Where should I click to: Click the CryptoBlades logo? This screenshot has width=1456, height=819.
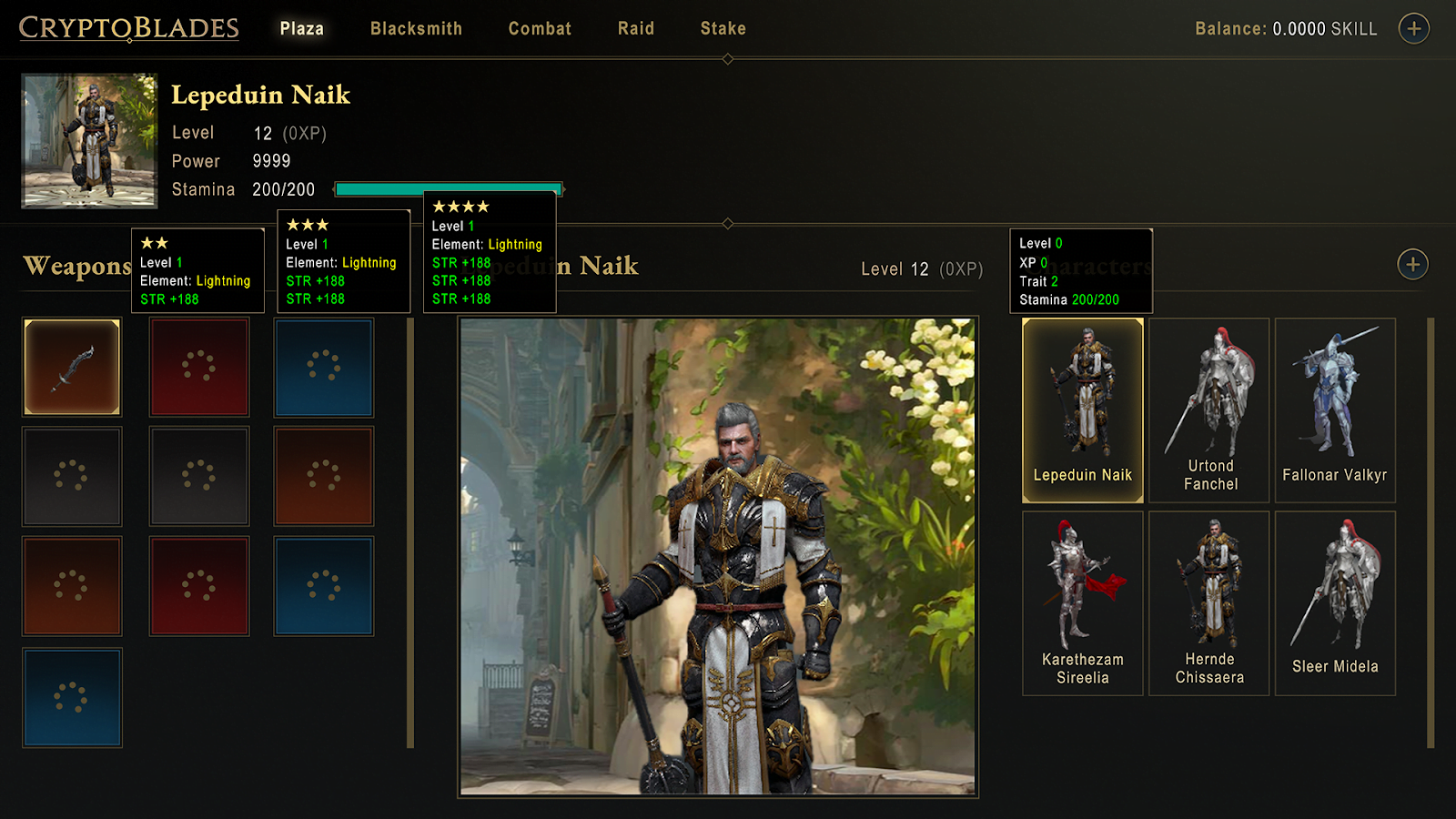pos(128,28)
